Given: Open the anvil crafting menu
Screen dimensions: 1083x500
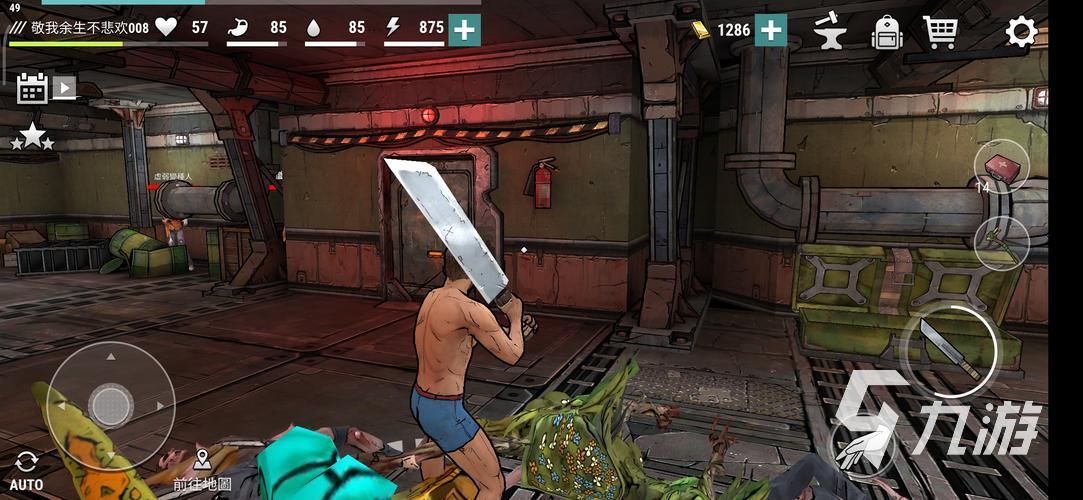Looking at the screenshot, I should 829,31.
